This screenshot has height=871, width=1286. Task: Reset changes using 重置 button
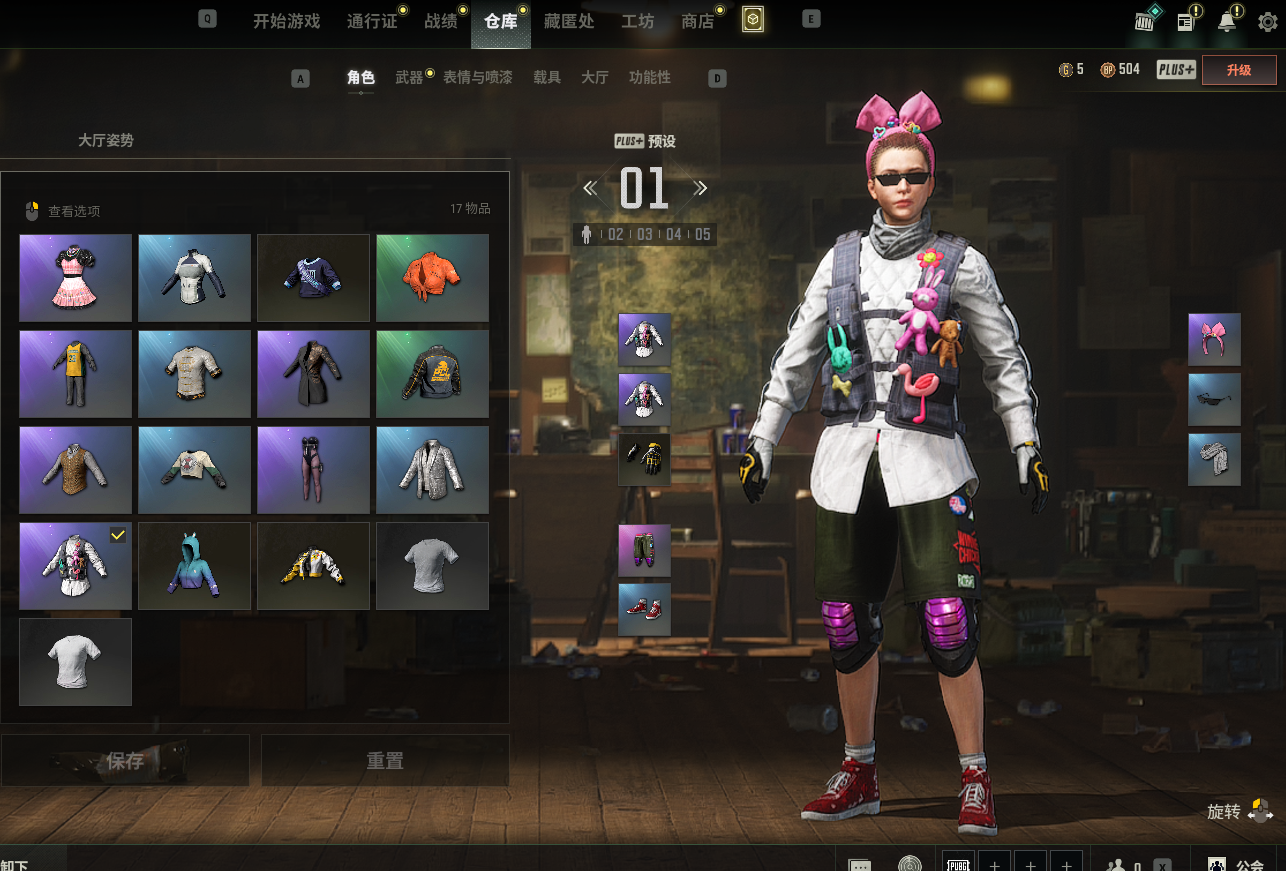[x=385, y=761]
